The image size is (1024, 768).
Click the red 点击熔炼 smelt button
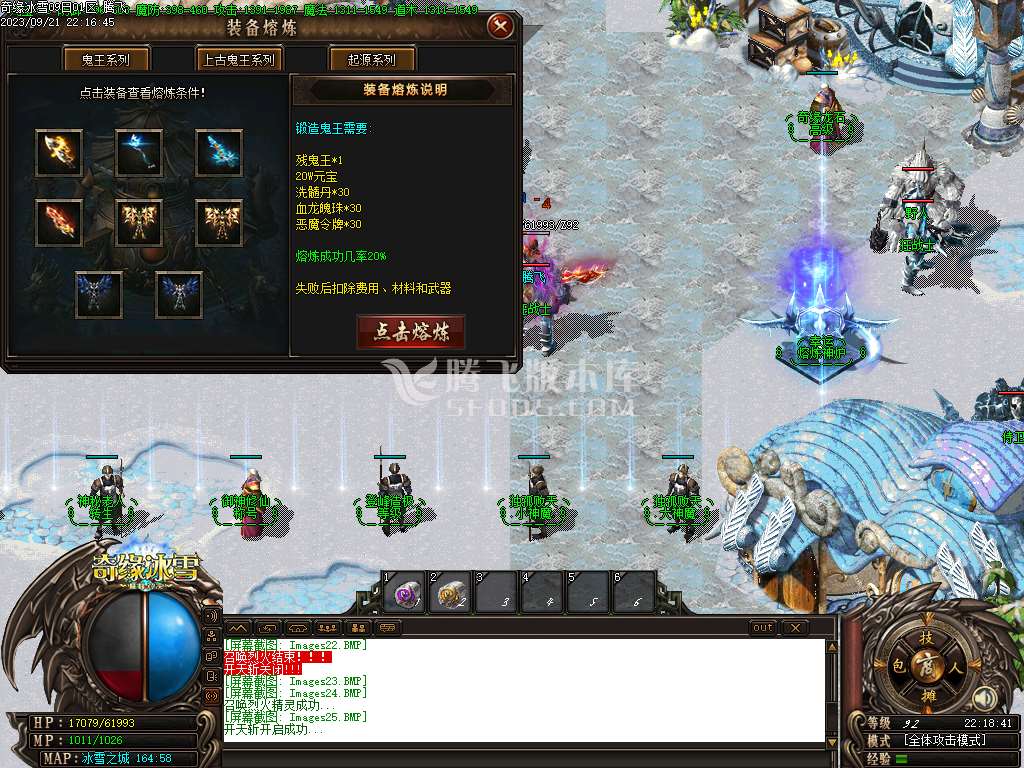click(411, 332)
